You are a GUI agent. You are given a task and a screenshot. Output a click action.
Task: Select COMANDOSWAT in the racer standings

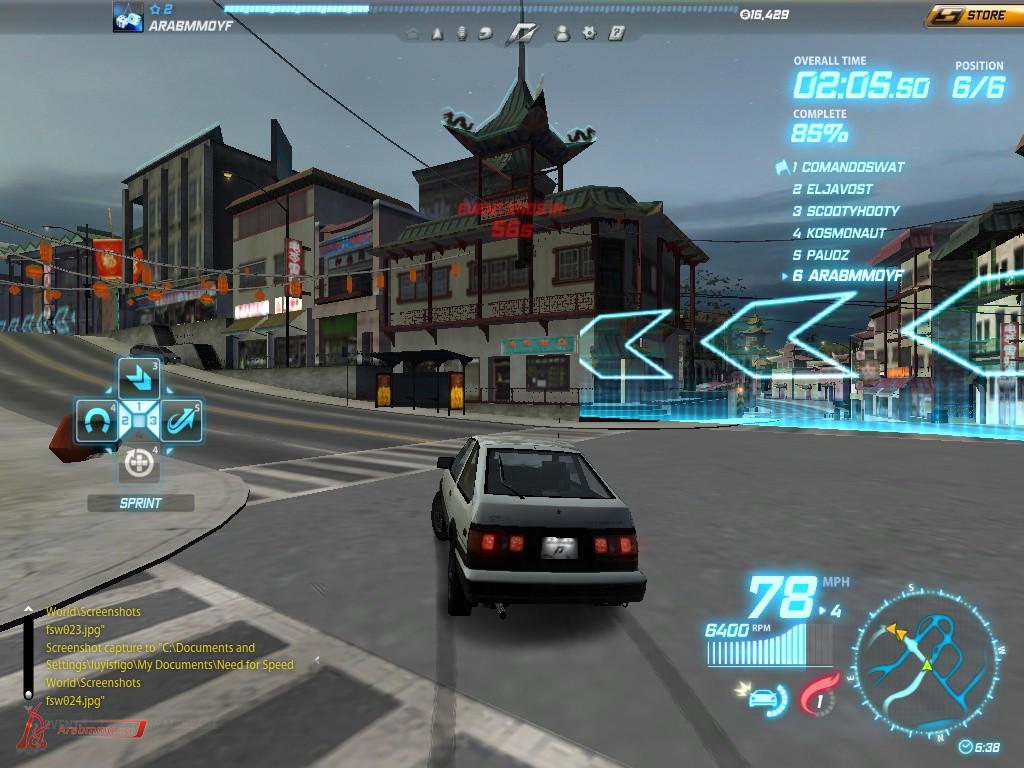point(849,168)
